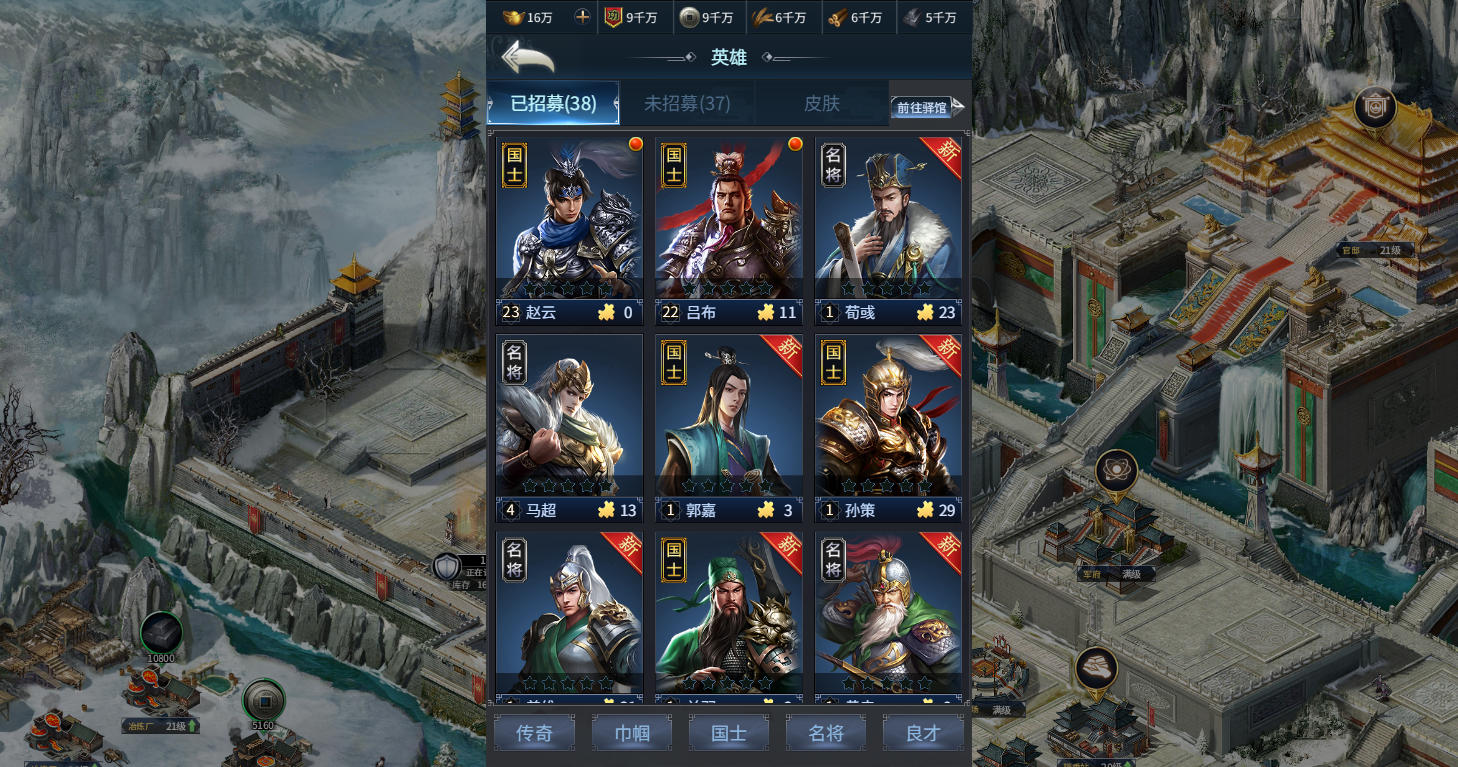Select the green-hooded bearded hero card
This screenshot has height=767, width=1458.
pos(729,615)
